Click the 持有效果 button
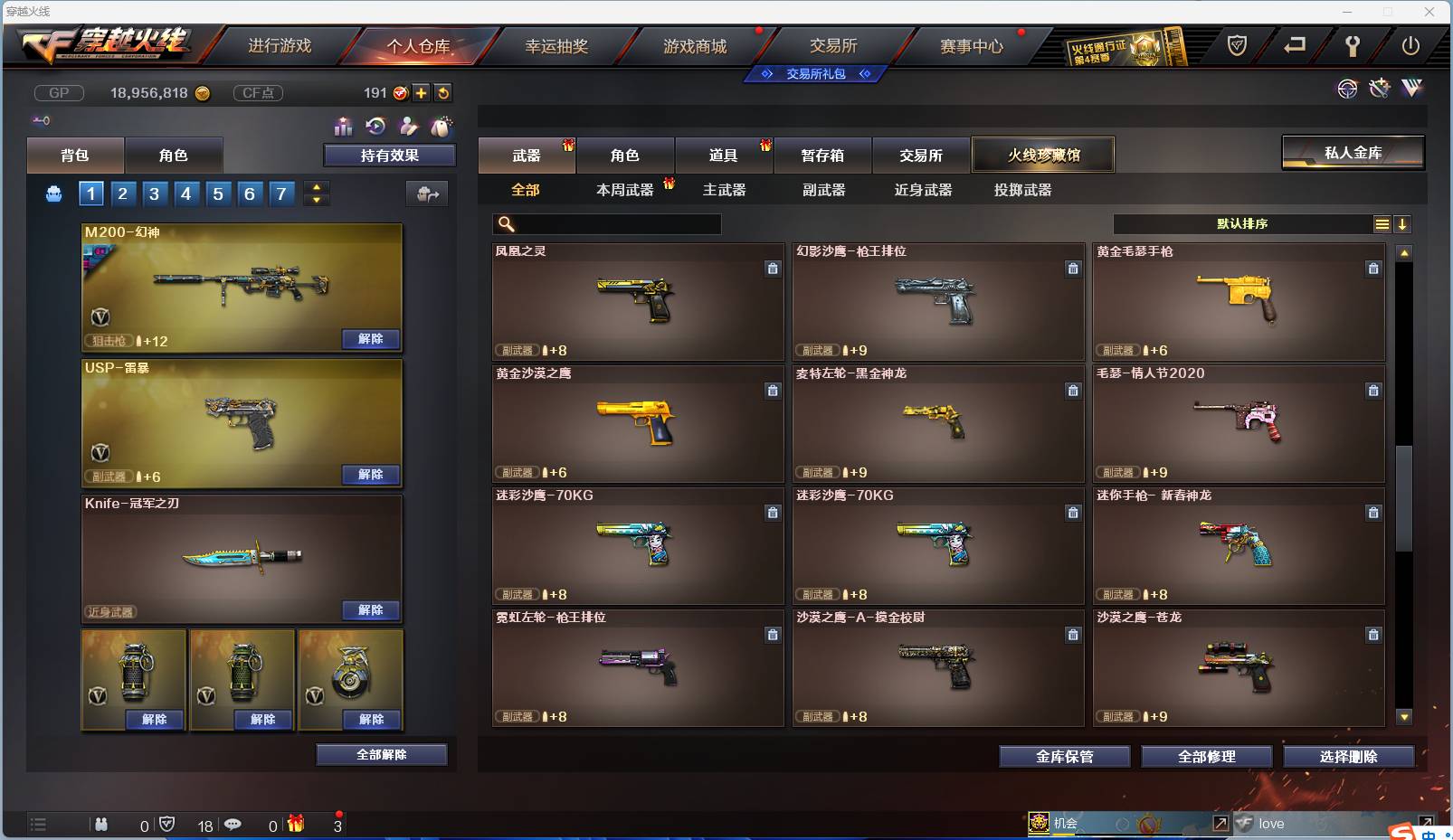 pos(389,155)
